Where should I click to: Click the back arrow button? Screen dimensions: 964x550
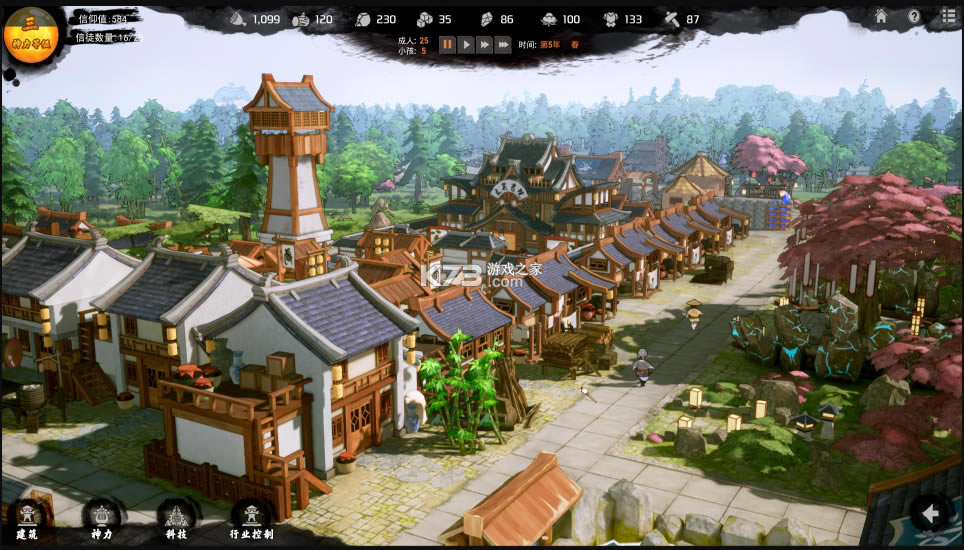931,514
